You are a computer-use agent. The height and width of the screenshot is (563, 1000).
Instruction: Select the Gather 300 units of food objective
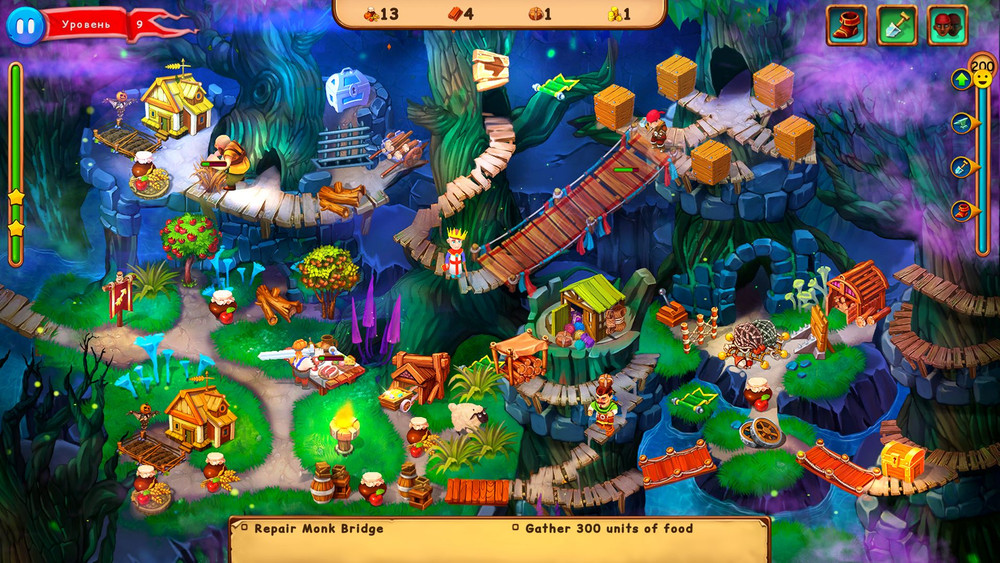coord(608,528)
